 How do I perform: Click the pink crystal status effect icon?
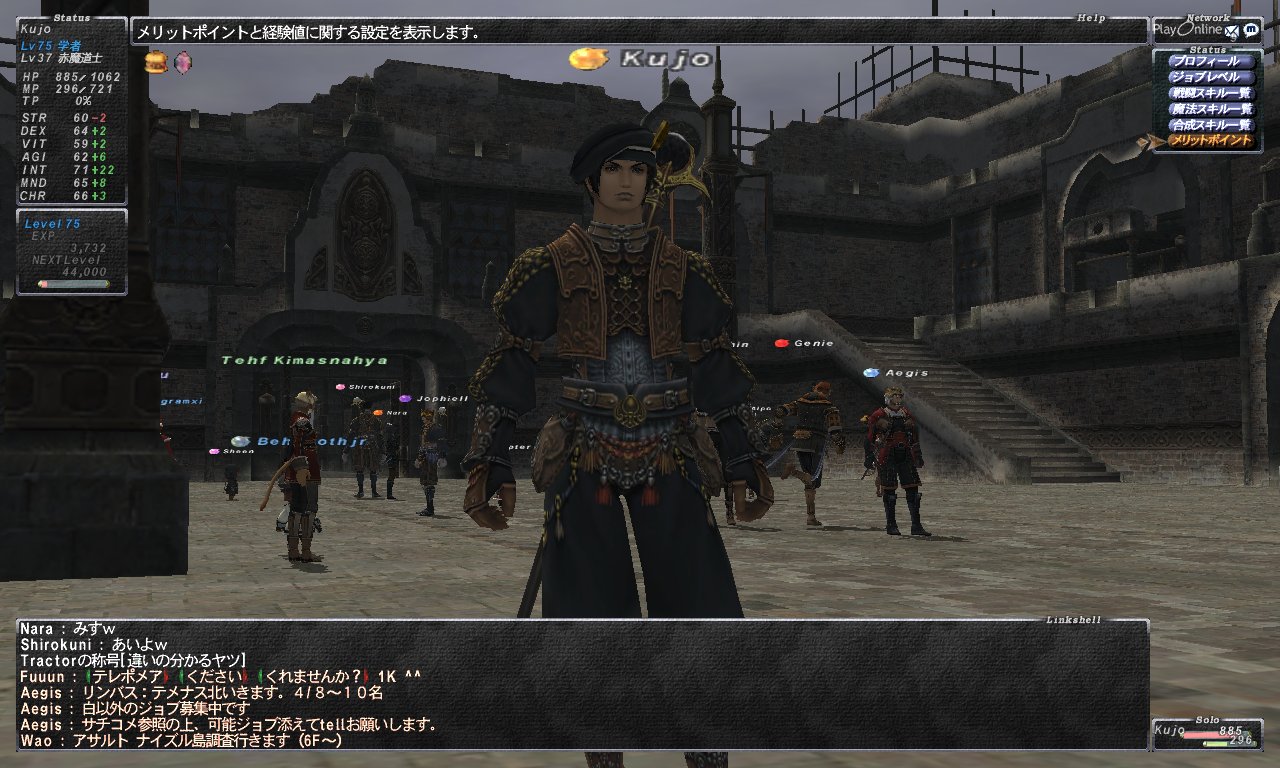click(x=182, y=63)
